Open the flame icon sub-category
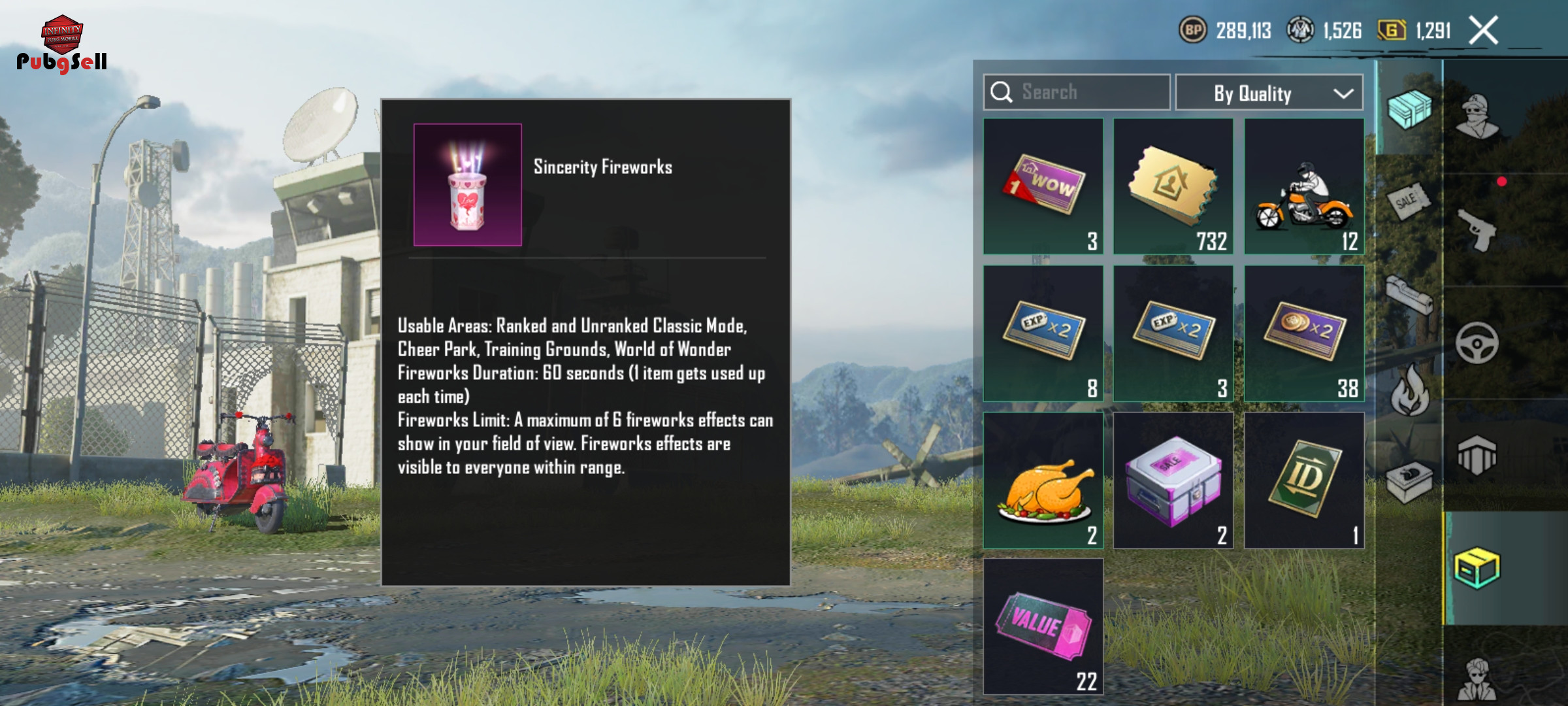Screen dimensions: 1568x706 [x=1409, y=391]
